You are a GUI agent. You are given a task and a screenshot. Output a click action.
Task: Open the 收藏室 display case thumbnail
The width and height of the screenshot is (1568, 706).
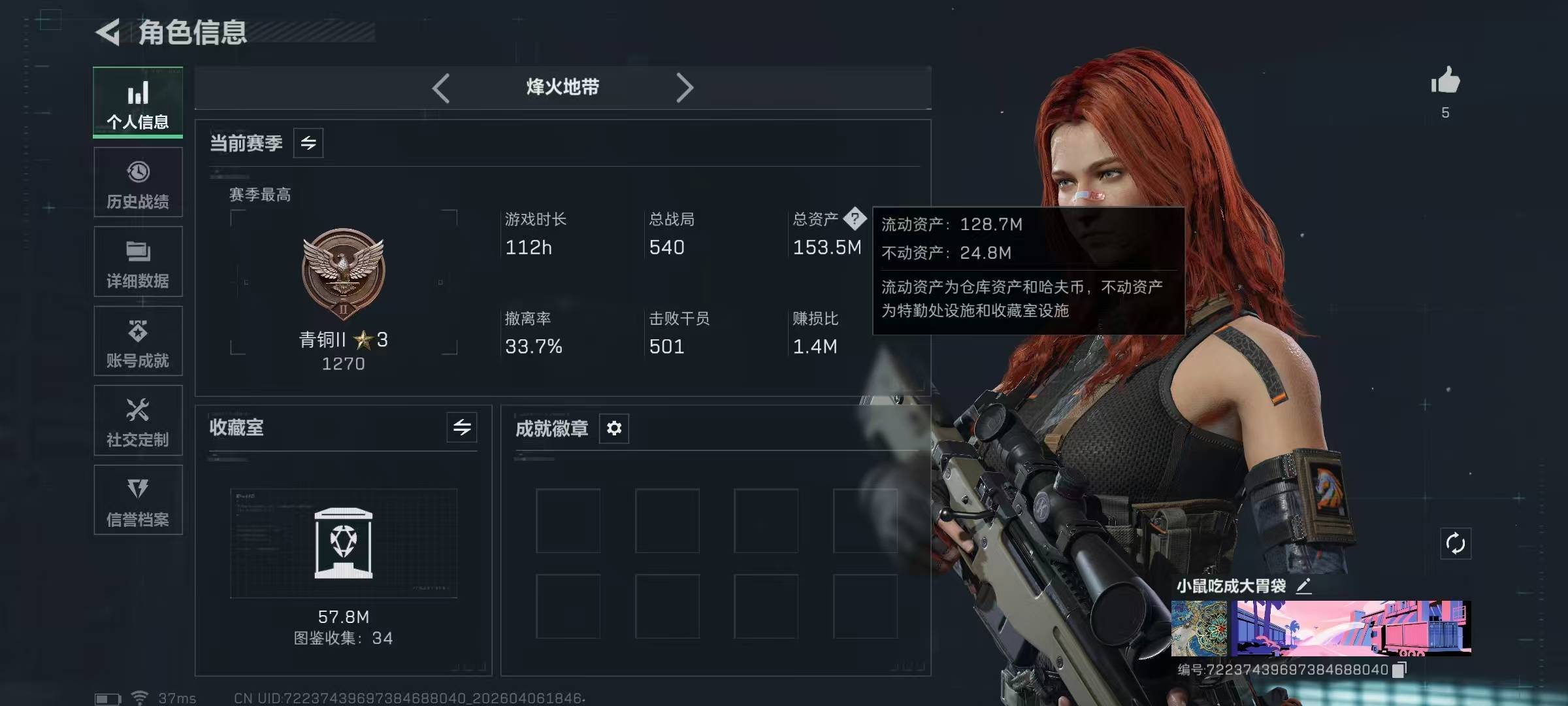pos(344,543)
